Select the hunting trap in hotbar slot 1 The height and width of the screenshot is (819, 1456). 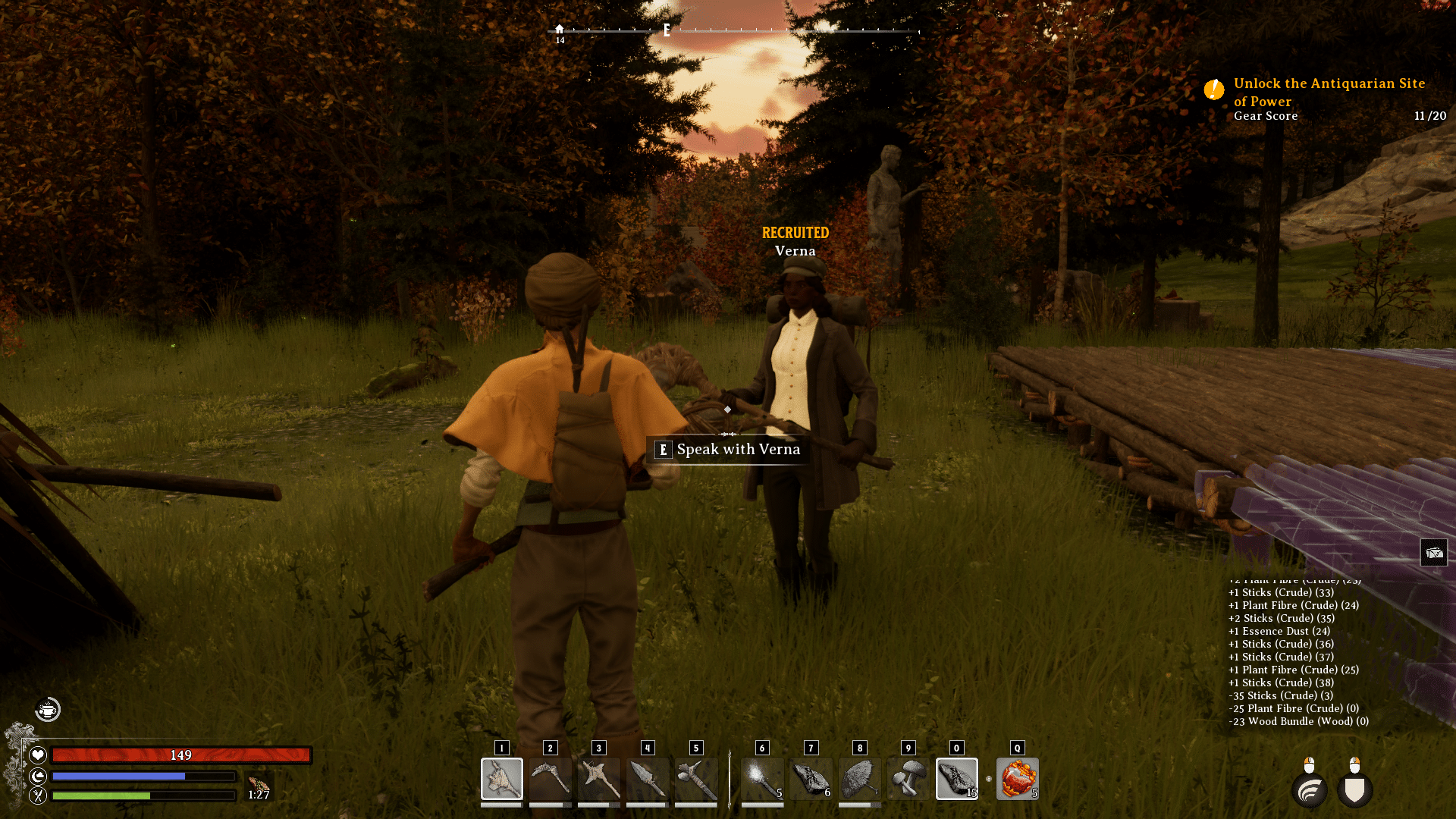[501, 779]
